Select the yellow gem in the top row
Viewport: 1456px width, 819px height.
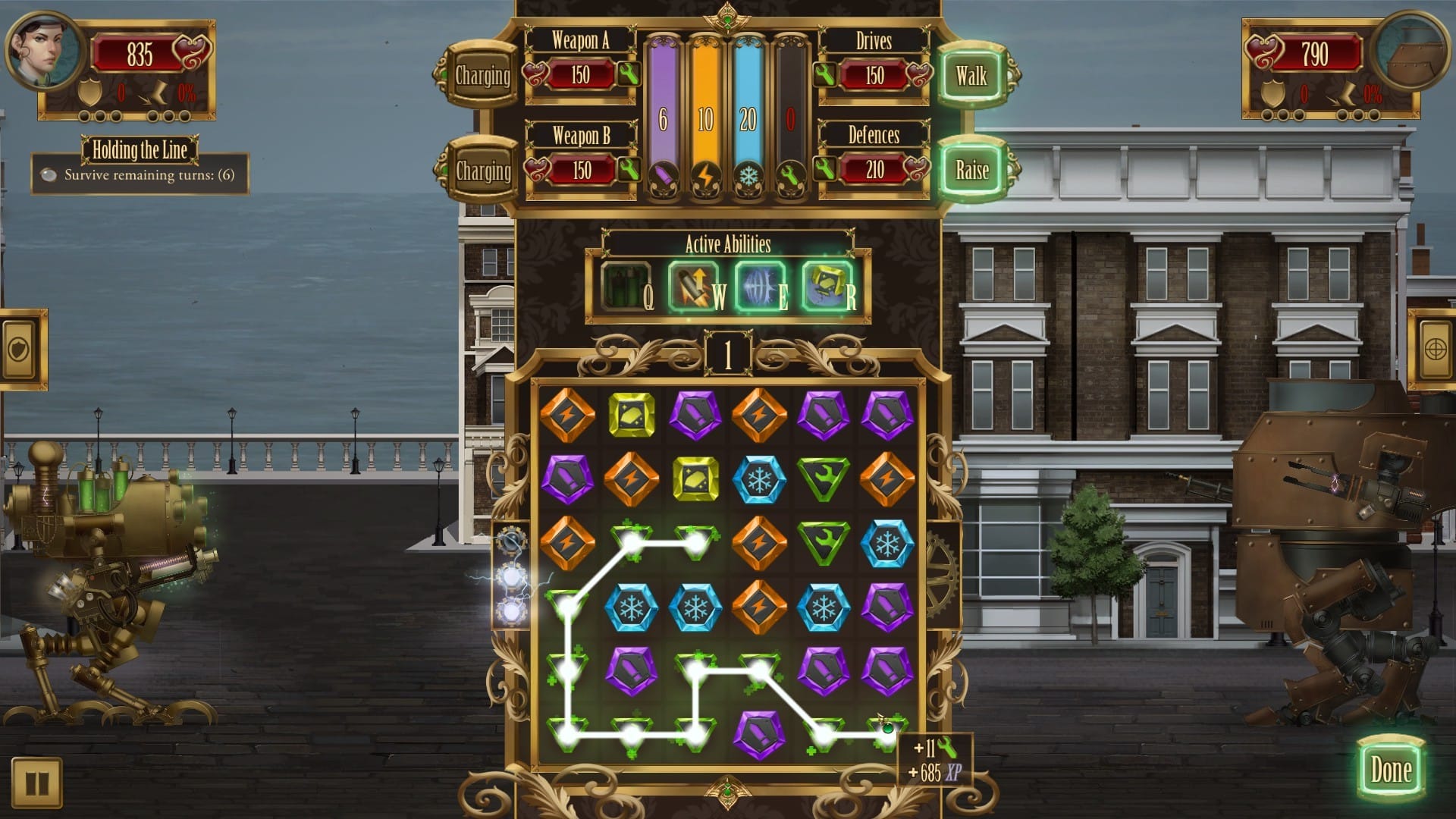632,415
